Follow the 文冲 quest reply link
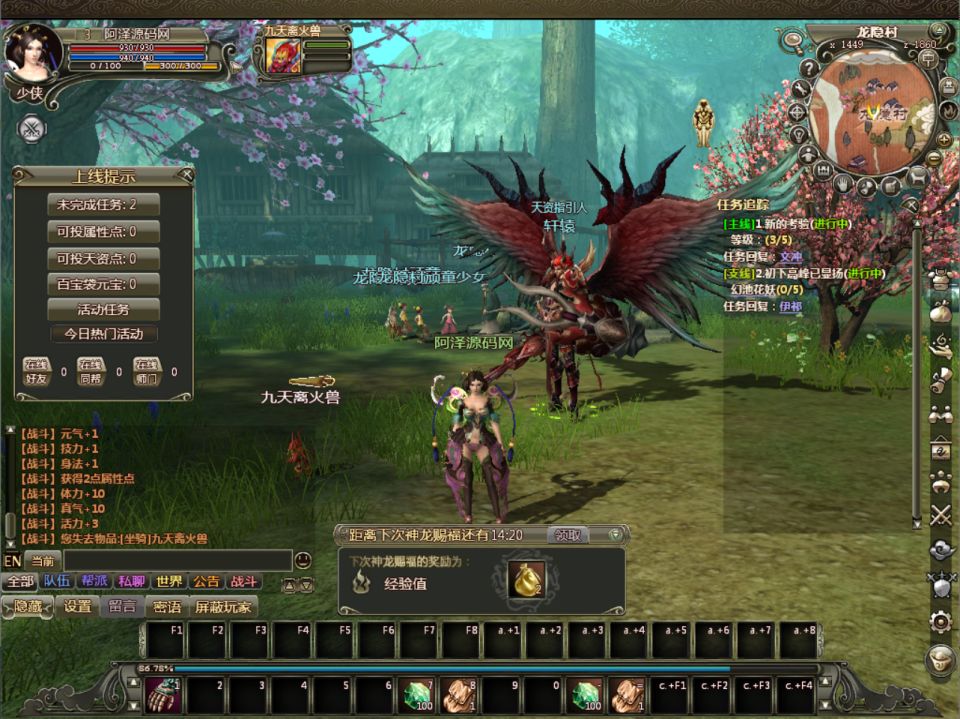 point(790,256)
